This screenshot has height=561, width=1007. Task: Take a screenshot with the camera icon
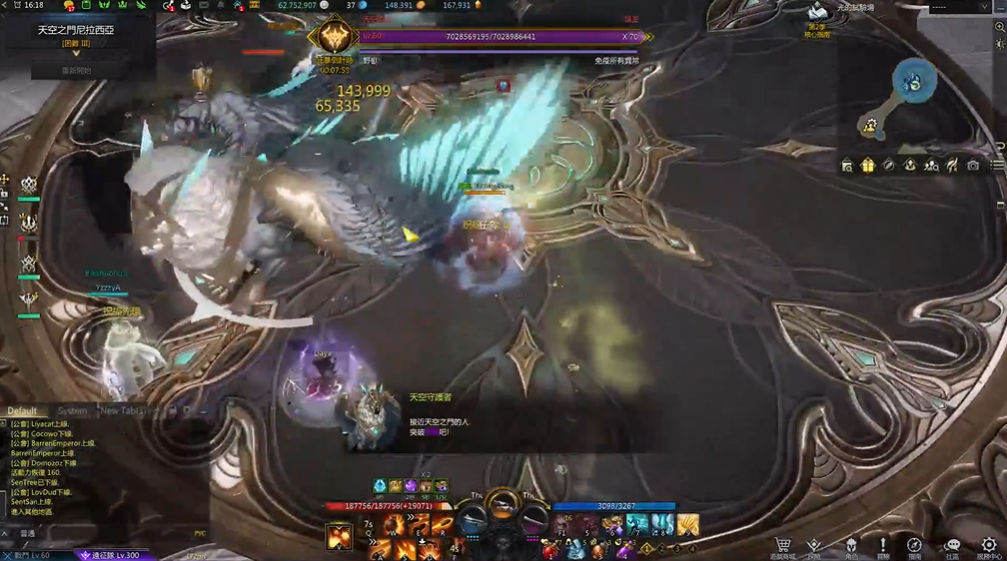(x=973, y=165)
